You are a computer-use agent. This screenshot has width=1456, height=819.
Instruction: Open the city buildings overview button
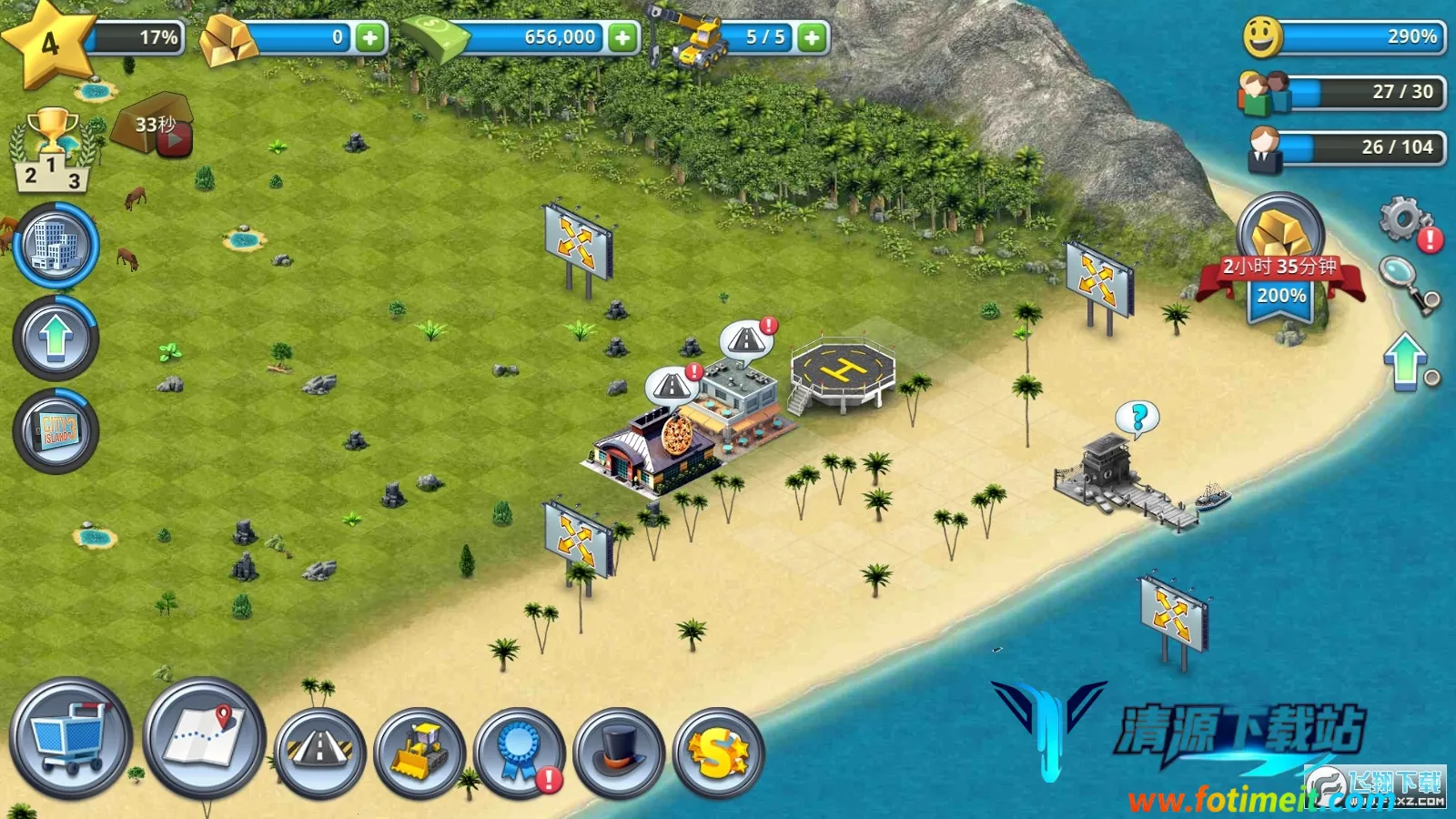click(56, 246)
